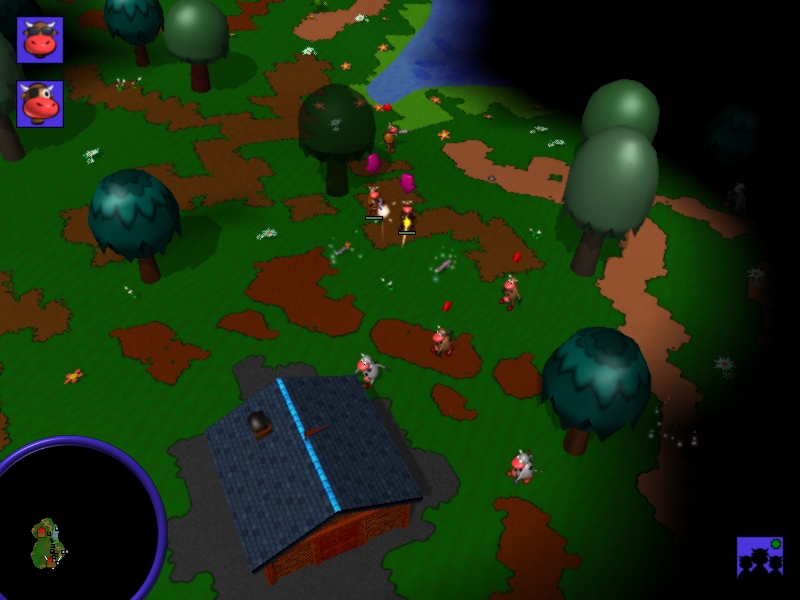Select the cow portrait with an eyepatch
The image size is (800, 600).
click(40, 104)
